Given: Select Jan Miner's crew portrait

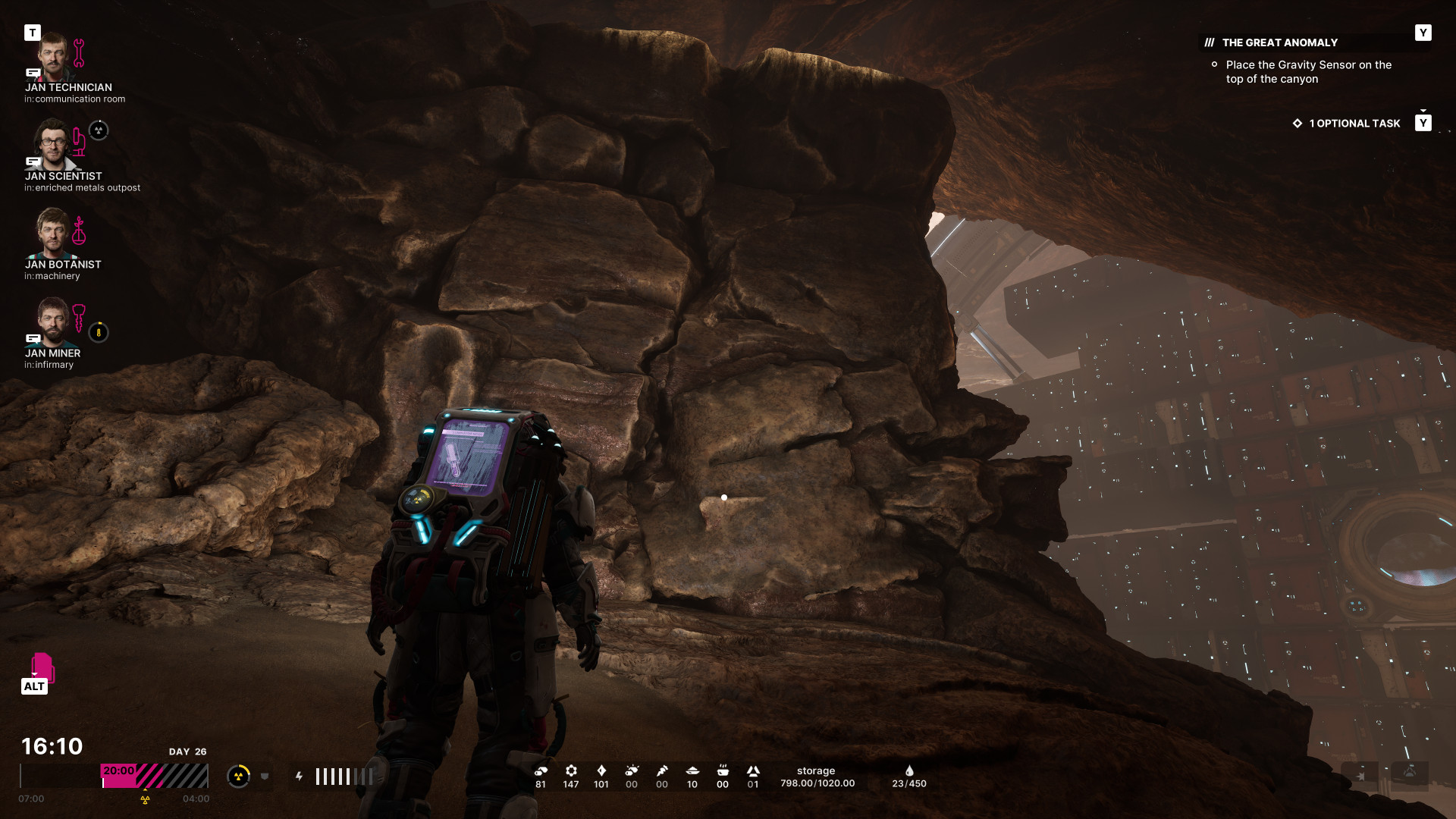Looking at the screenshot, I should 52,321.
